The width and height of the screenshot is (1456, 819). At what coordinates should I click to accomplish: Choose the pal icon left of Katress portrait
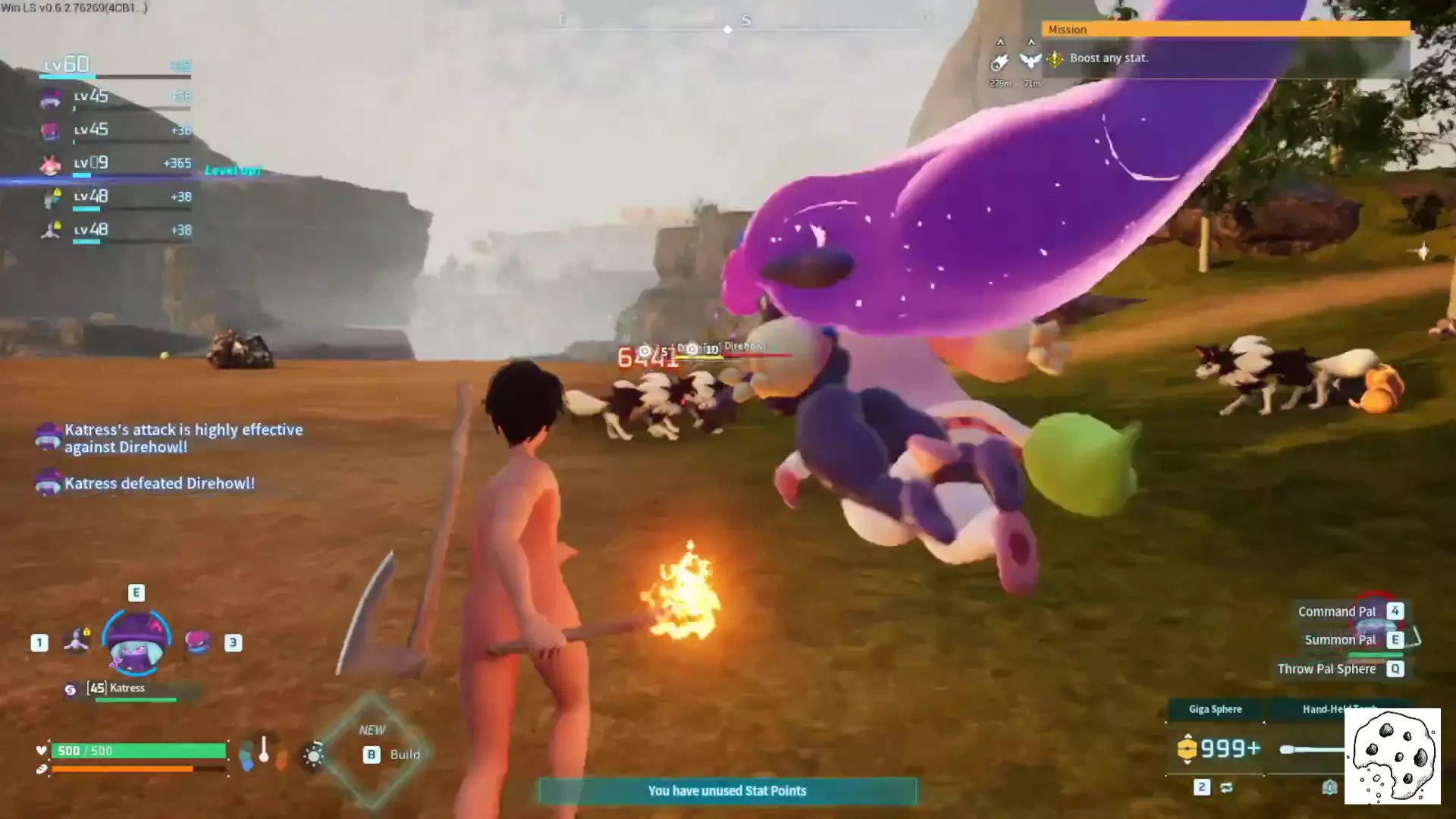tap(77, 642)
